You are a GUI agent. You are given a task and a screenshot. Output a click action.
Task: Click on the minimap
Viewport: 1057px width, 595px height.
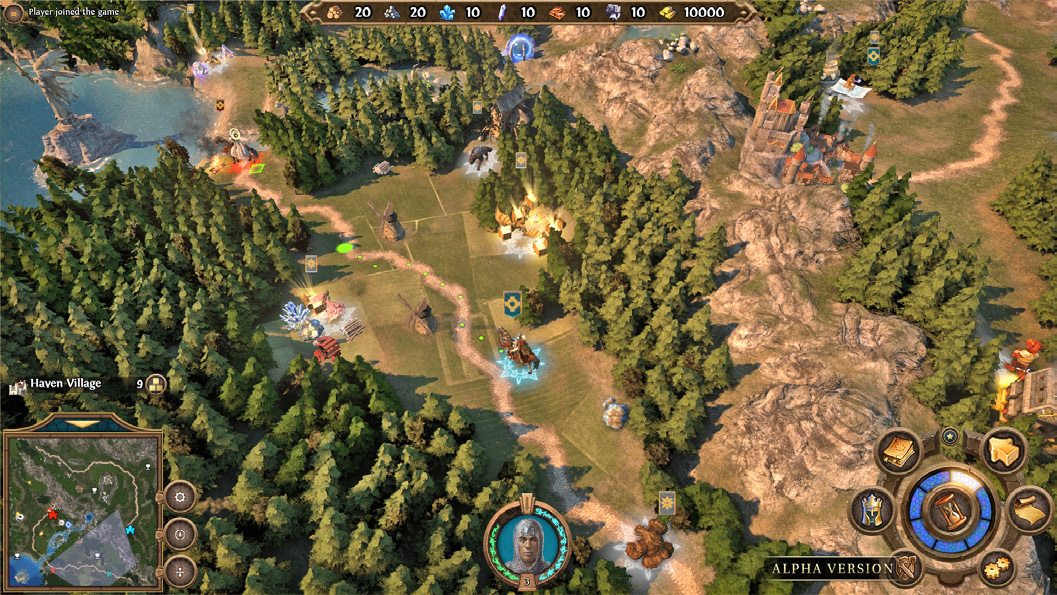[82, 509]
